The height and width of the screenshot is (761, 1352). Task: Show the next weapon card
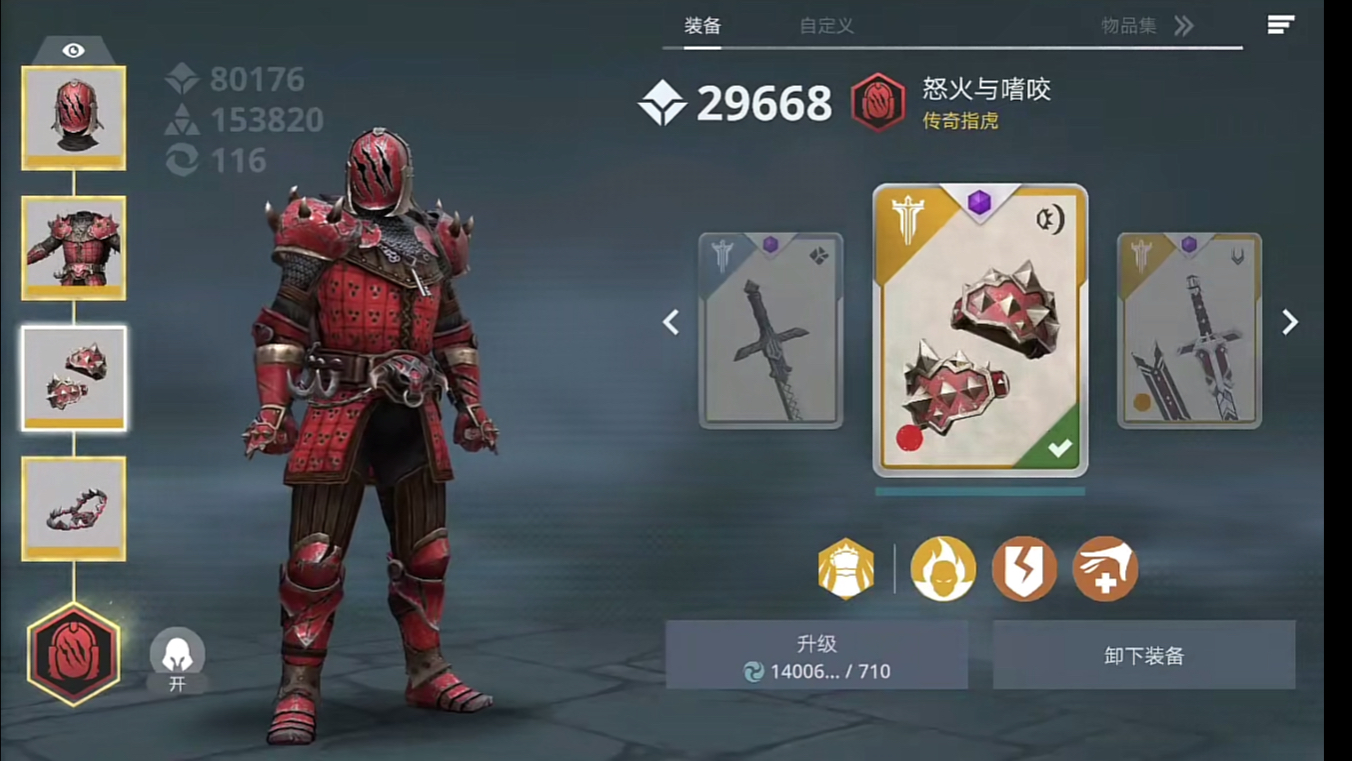coord(1290,322)
